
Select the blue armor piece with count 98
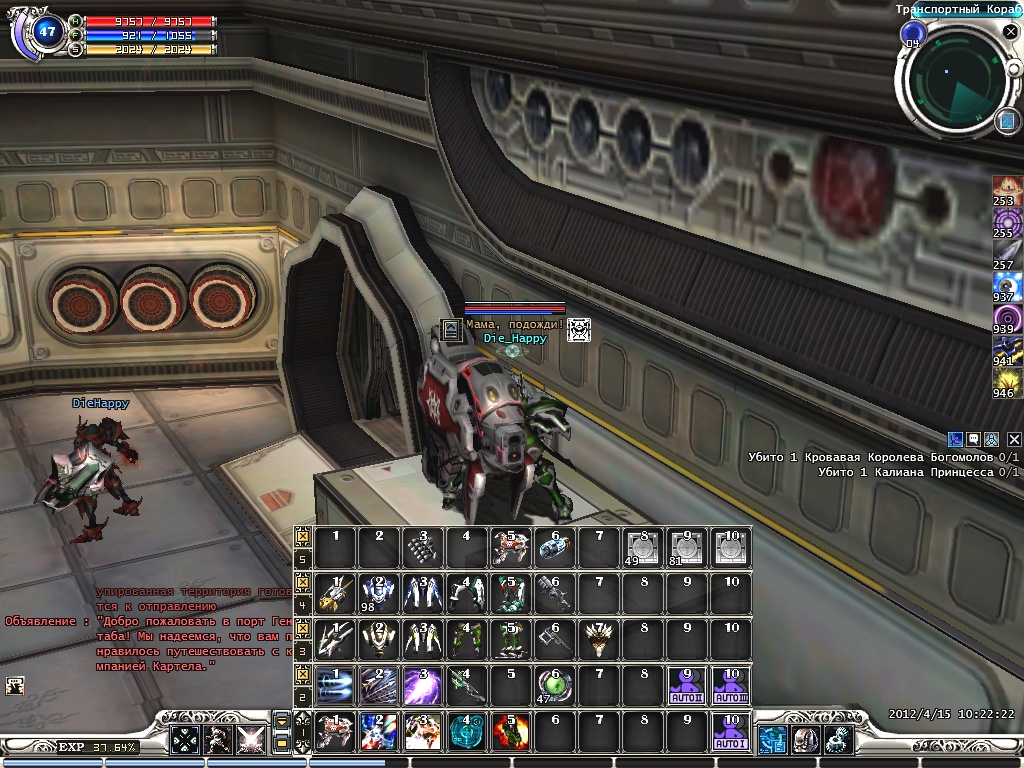(379, 594)
